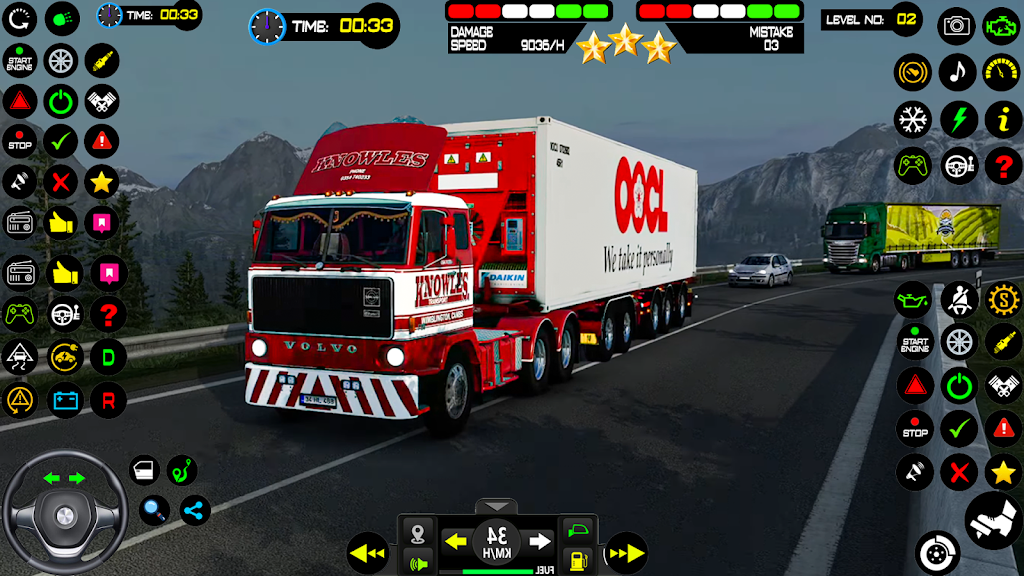The height and width of the screenshot is (576, 1024).
Task: Tap the green check-engine icon
Action: (1002, 26)
